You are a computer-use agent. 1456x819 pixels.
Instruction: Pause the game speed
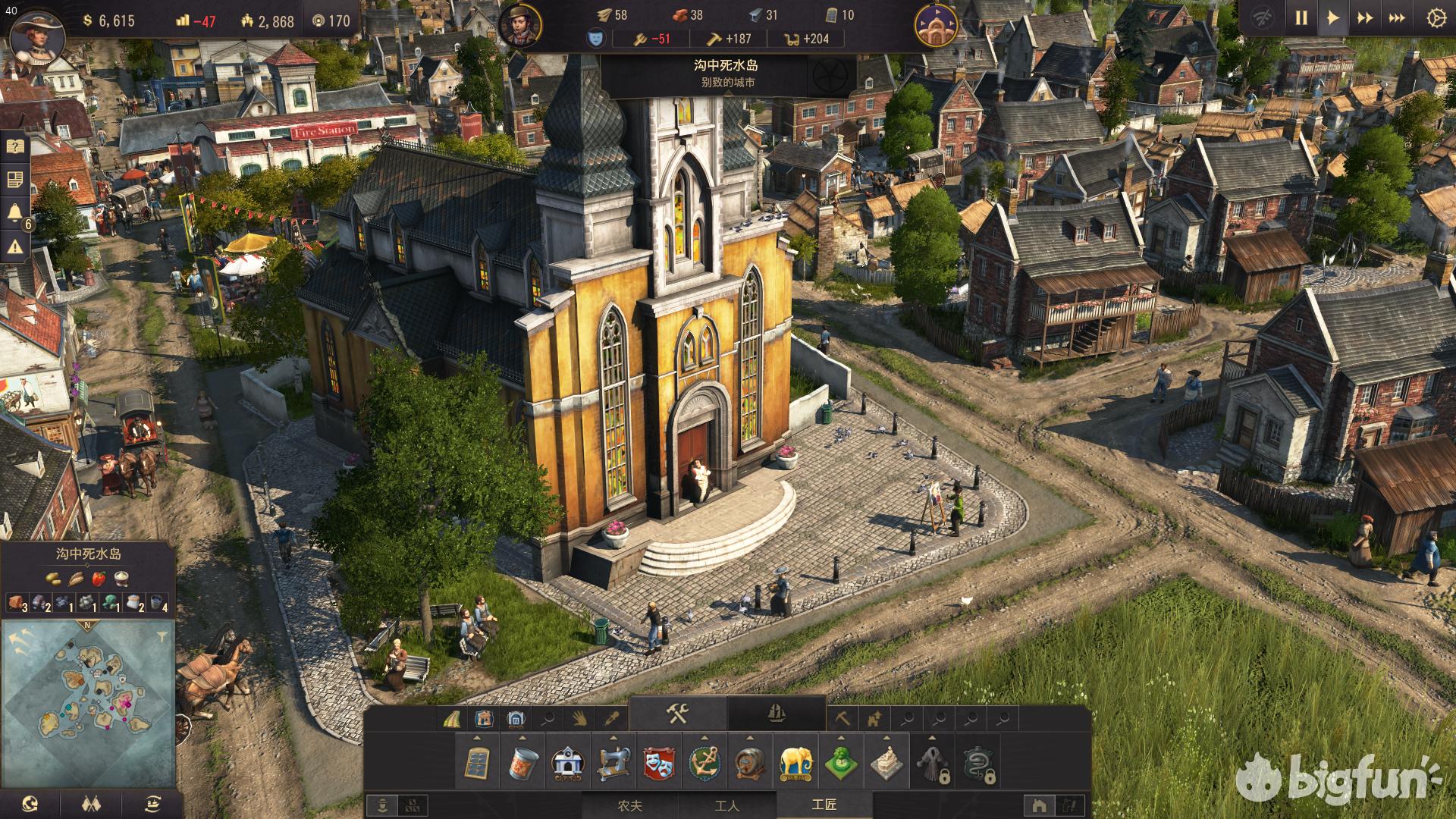[1301, 18]
